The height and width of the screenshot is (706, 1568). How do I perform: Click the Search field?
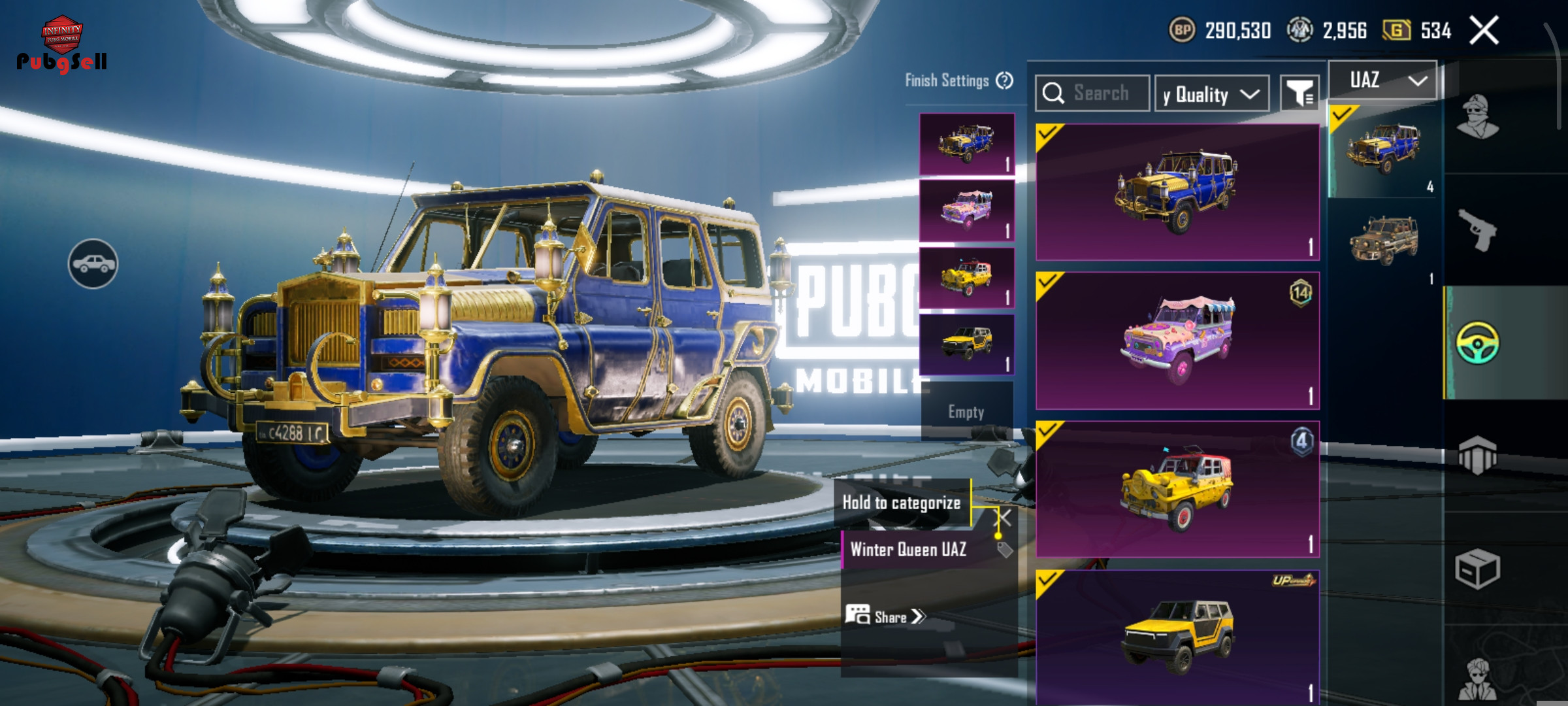pyautogui.click(x=1101, y=93)
